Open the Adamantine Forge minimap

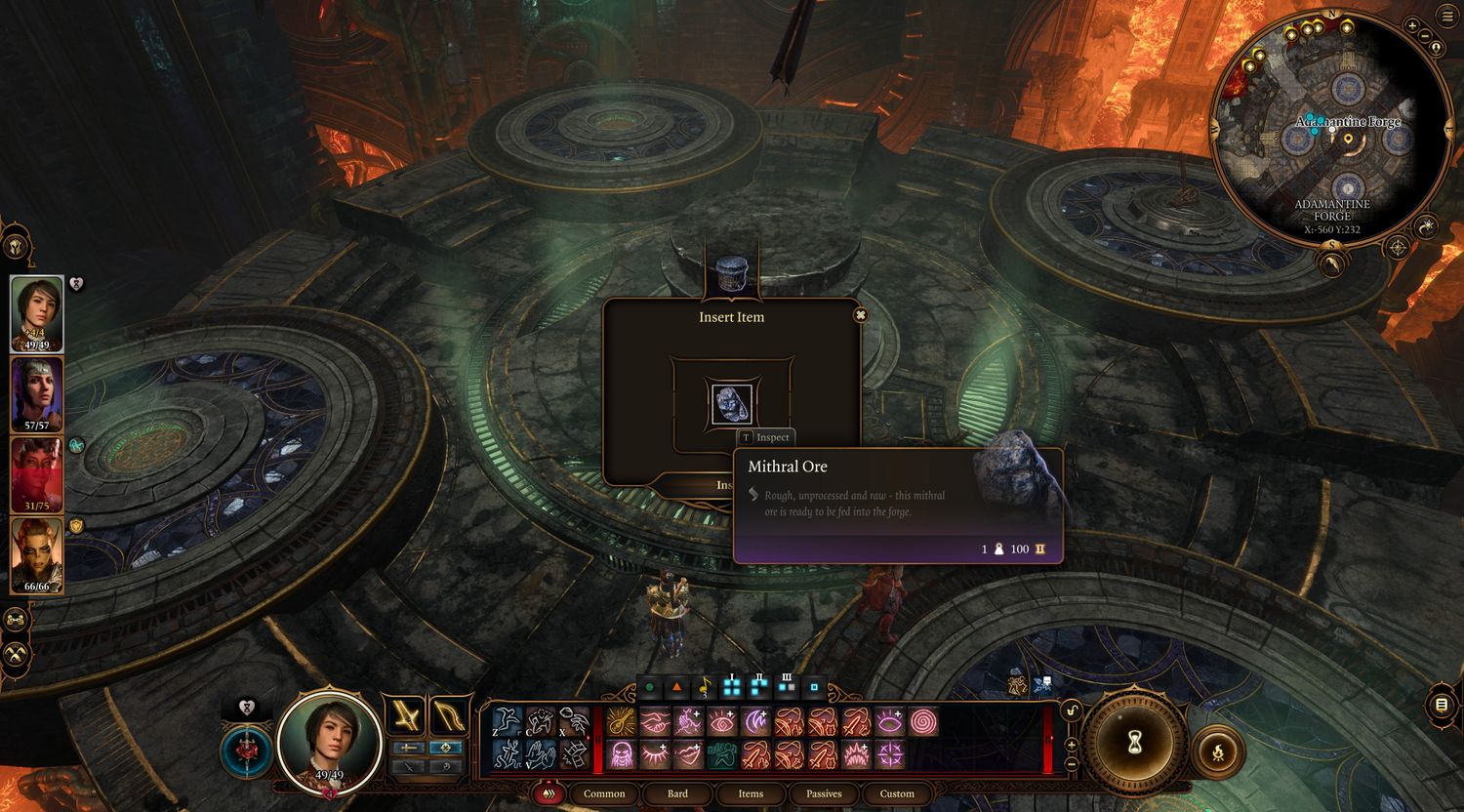coord(1331,127)
